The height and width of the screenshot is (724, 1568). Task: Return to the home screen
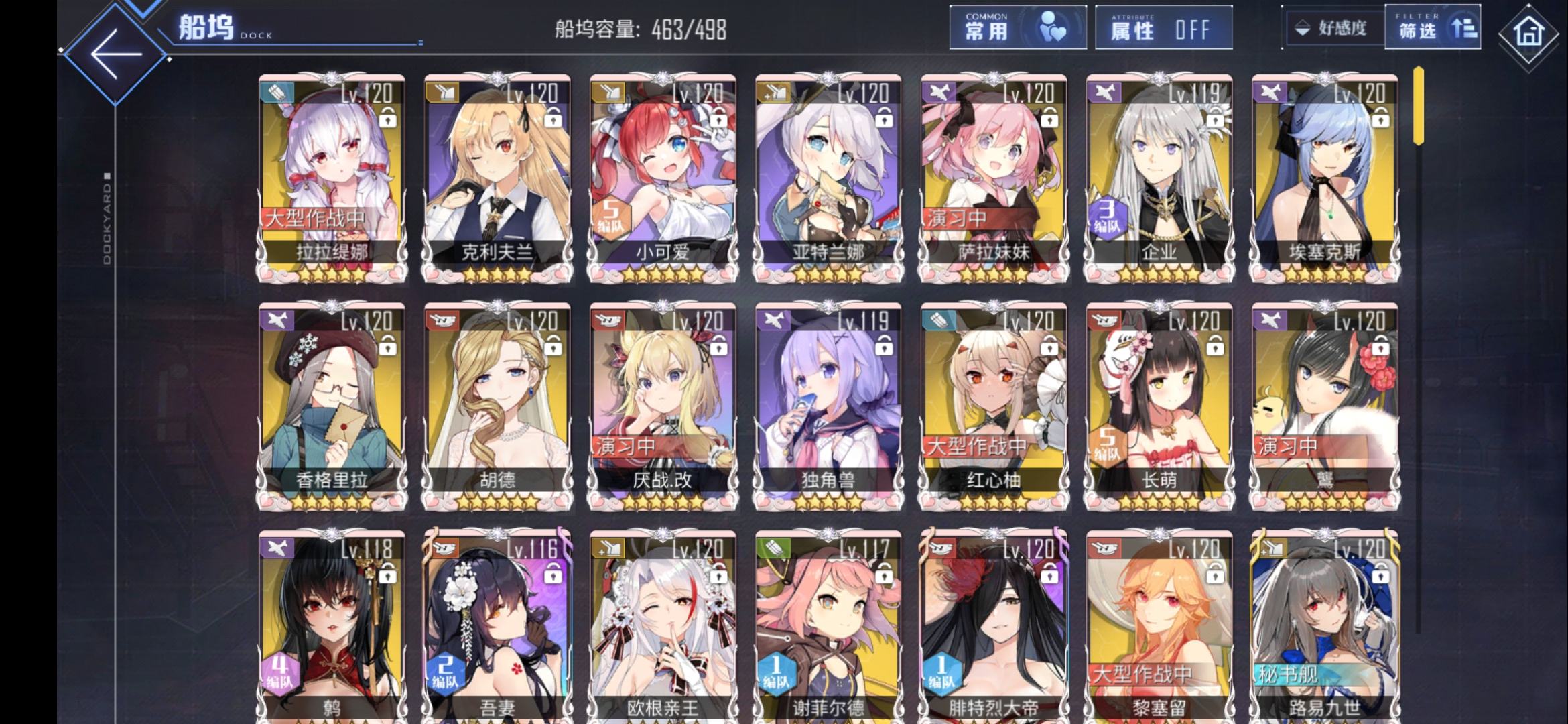[x=1528, y=34]
